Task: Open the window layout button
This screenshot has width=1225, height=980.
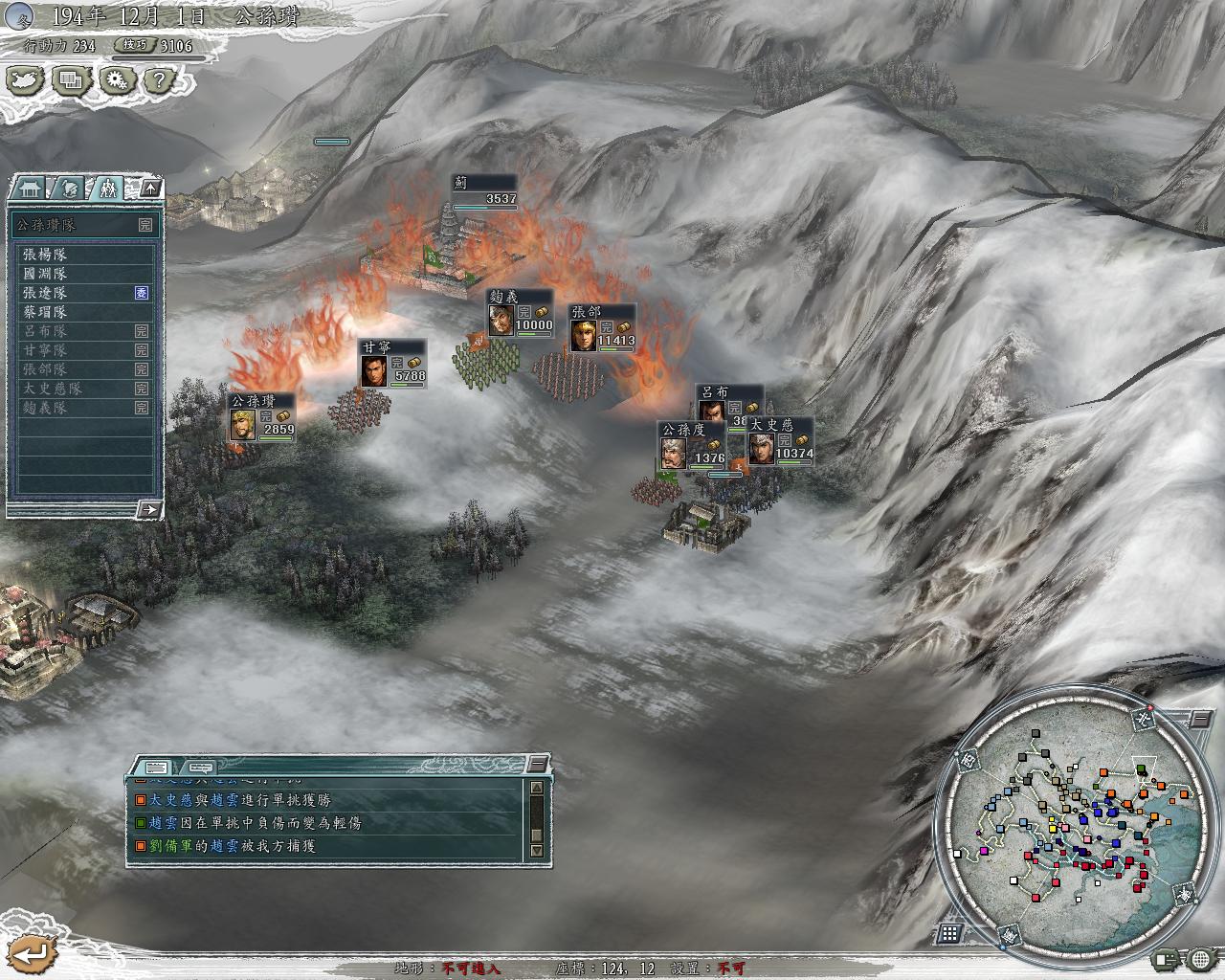Action: (x=71, y=80)
